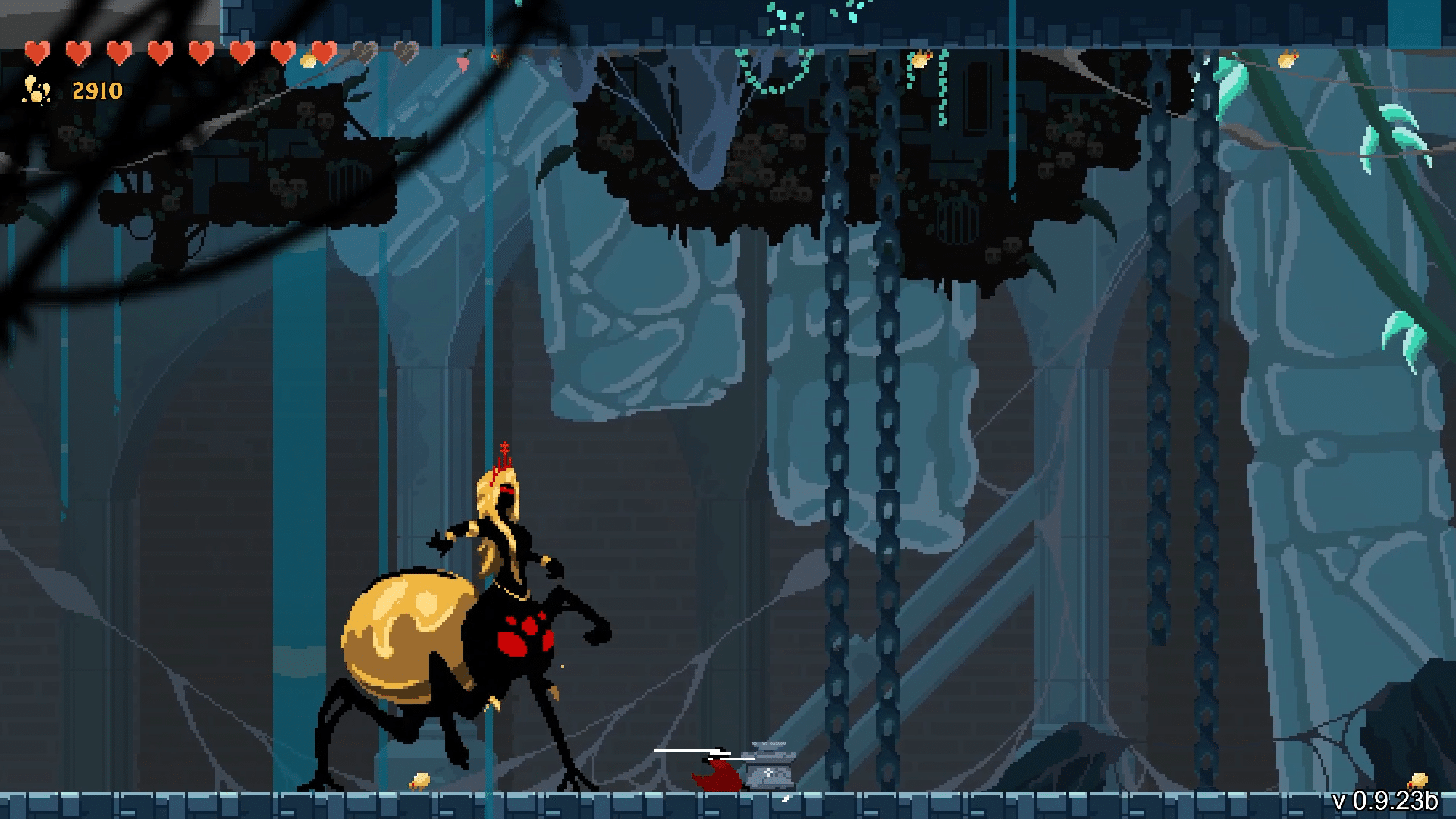Click the second grayed-out heart container
The width and height of the screenshot is (1456, 819).
[404, 53]
